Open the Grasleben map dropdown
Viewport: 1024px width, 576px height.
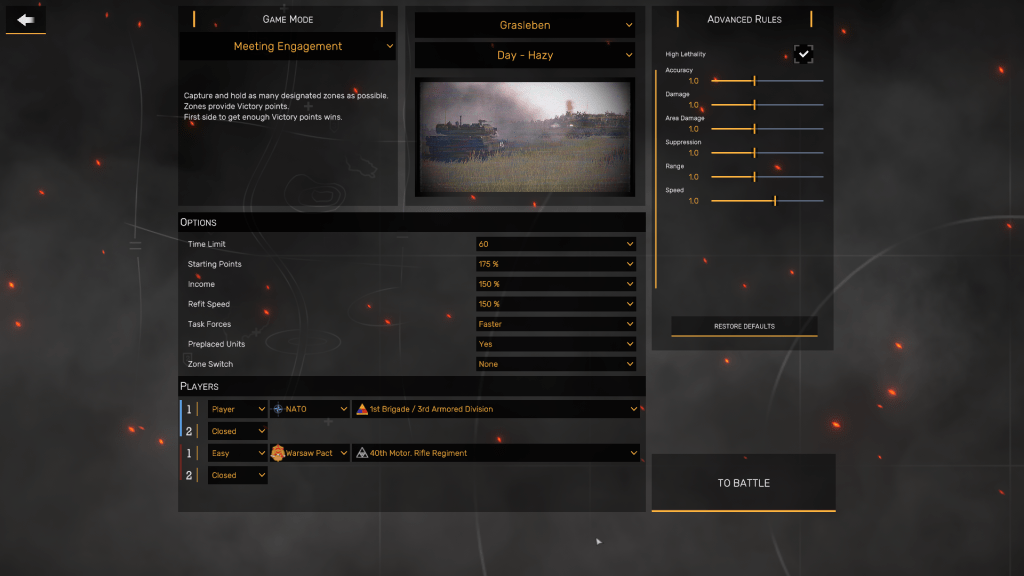(x=525, y=25)
